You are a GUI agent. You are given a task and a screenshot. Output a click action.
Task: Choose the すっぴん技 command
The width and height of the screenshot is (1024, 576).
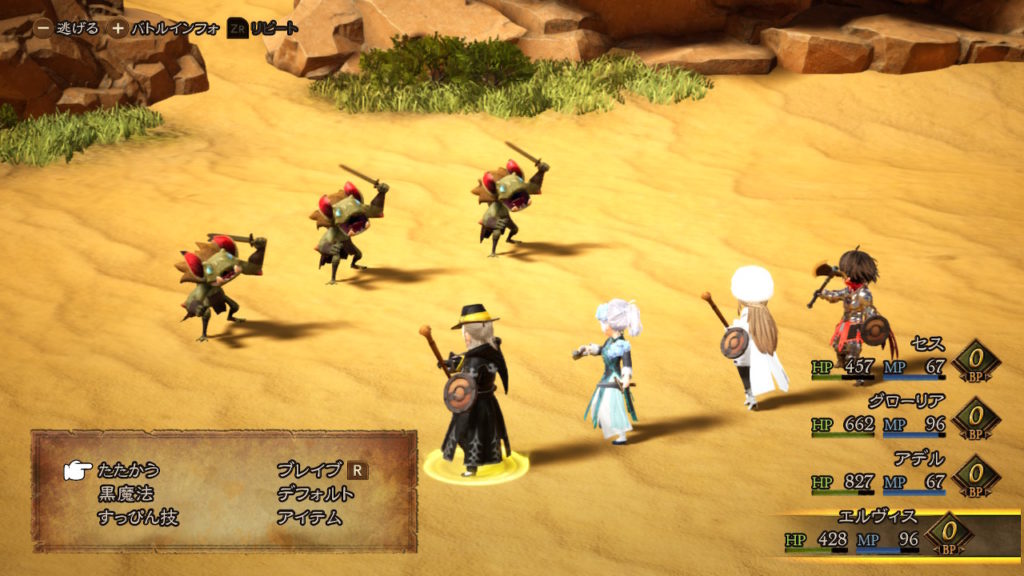coord(138,517)
